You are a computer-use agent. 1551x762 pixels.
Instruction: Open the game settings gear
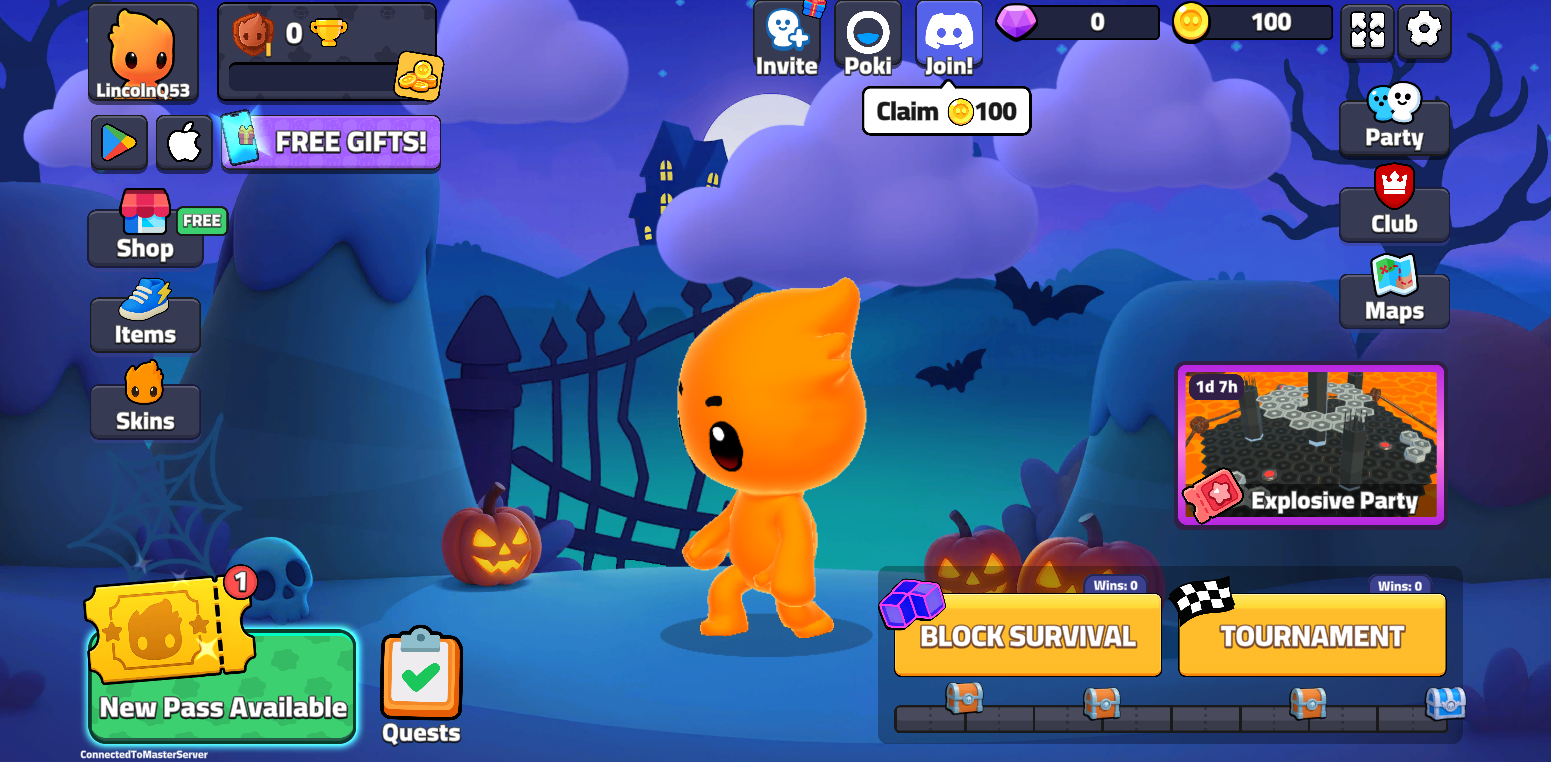(x=1424, y=32)
